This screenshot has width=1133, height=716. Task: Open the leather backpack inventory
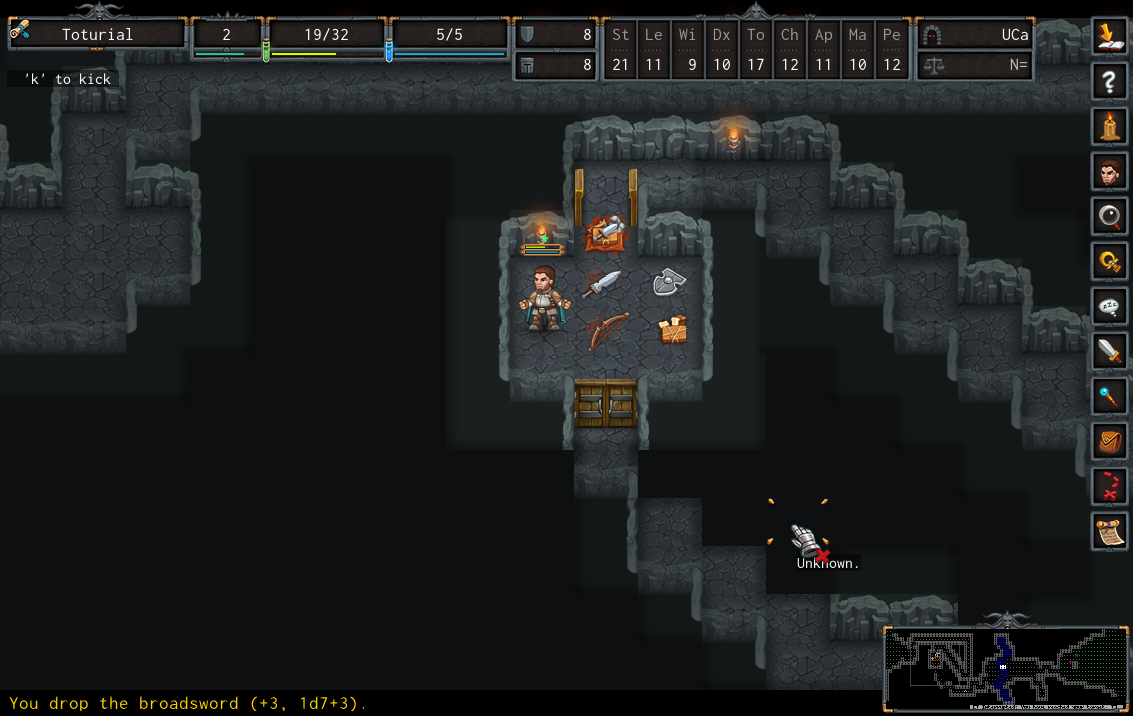click(x=1109, y=441)
